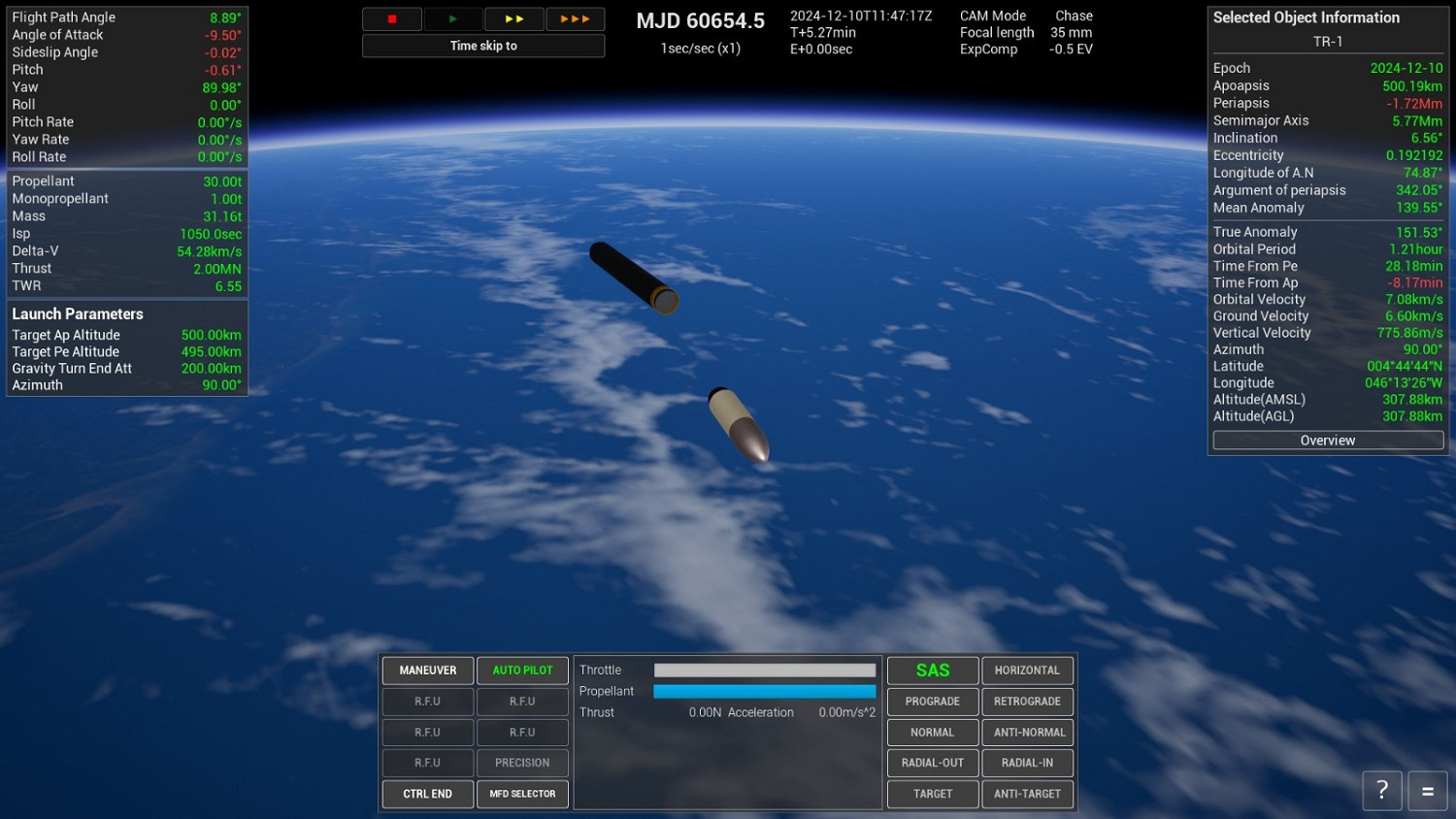Open help using the question mark icon

1381,790
